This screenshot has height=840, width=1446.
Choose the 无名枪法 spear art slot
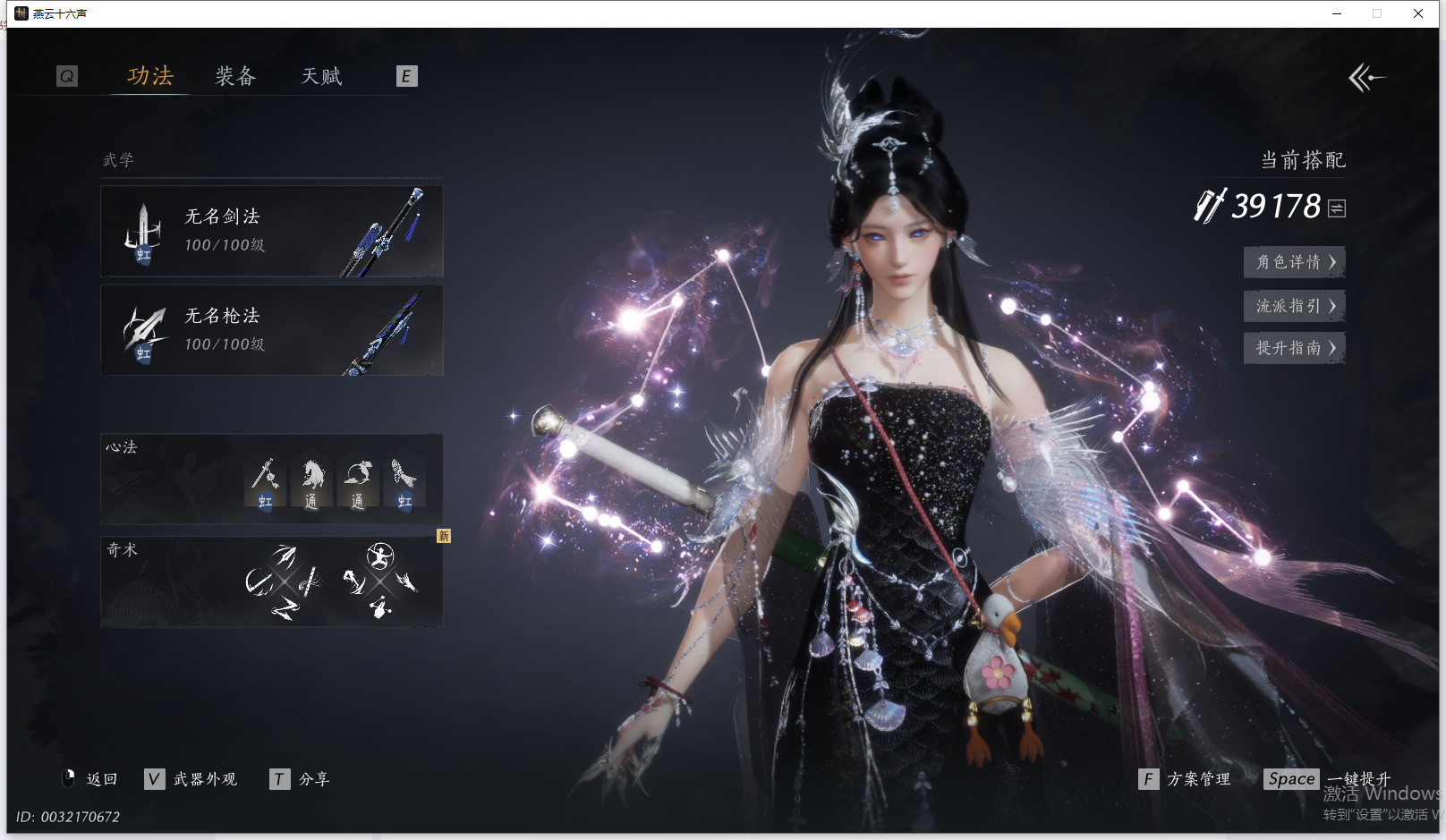tap(271, 330)
